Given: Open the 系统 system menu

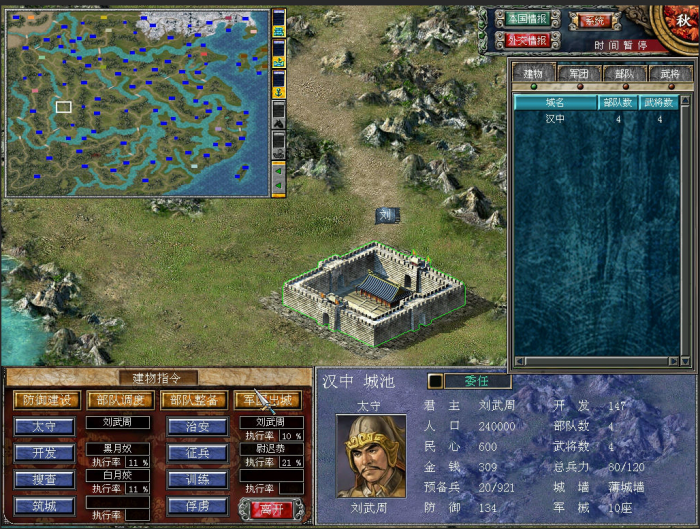Looking at the screenshot, I should [x=594, y=19].
